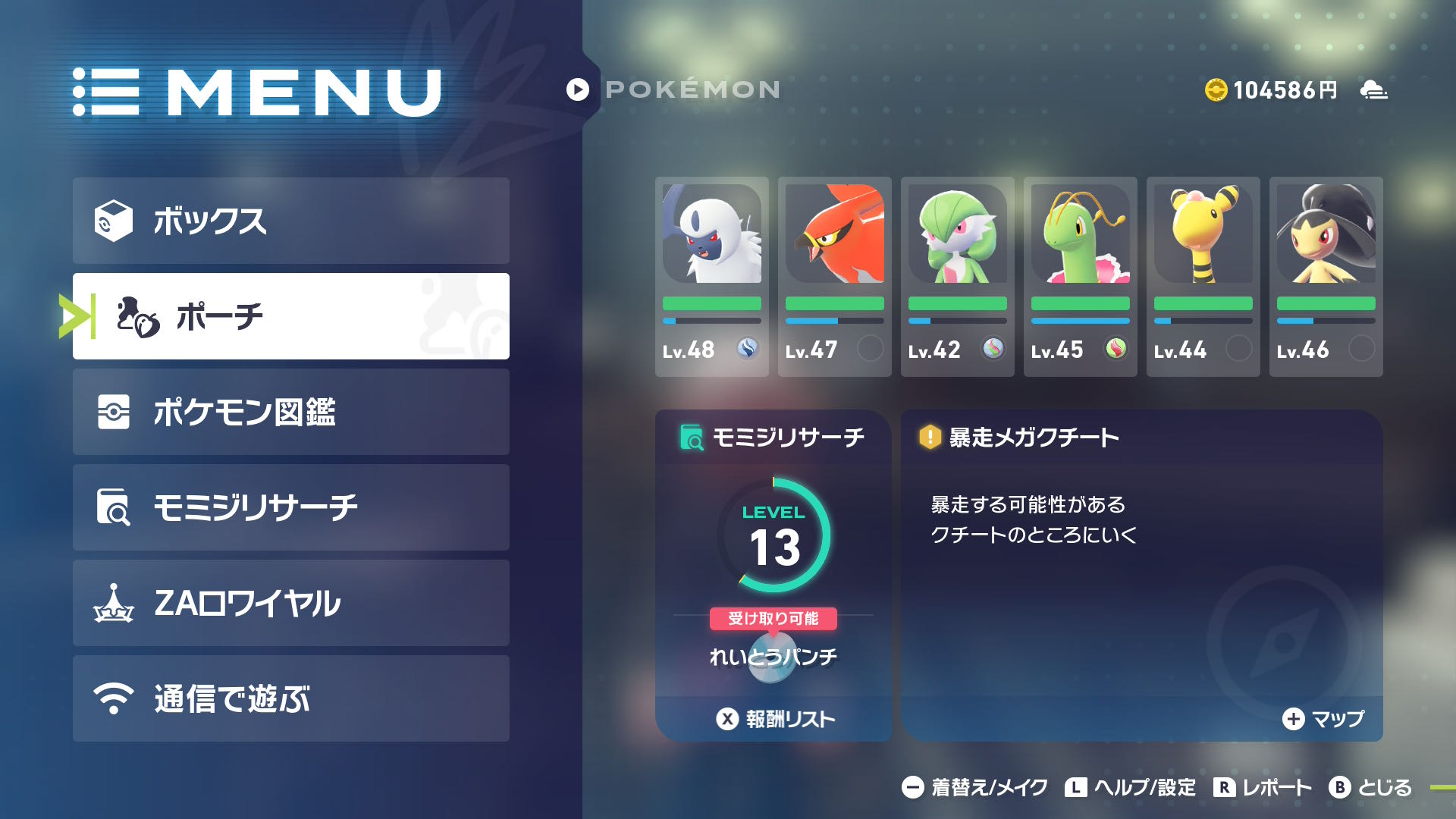Open the 報酬リスト reward list

coord(775,719)
